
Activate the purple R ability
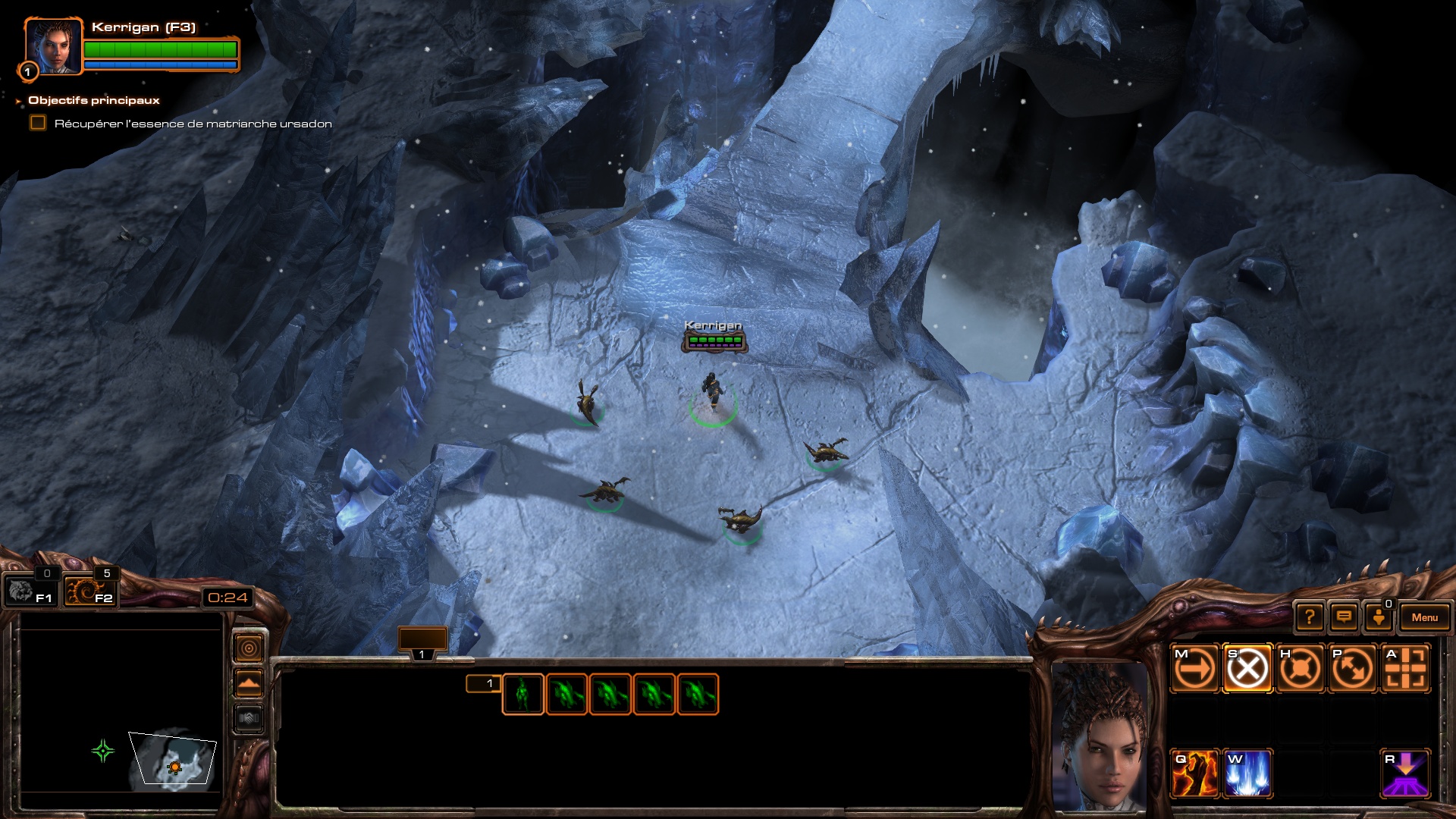click(1405, 773)
